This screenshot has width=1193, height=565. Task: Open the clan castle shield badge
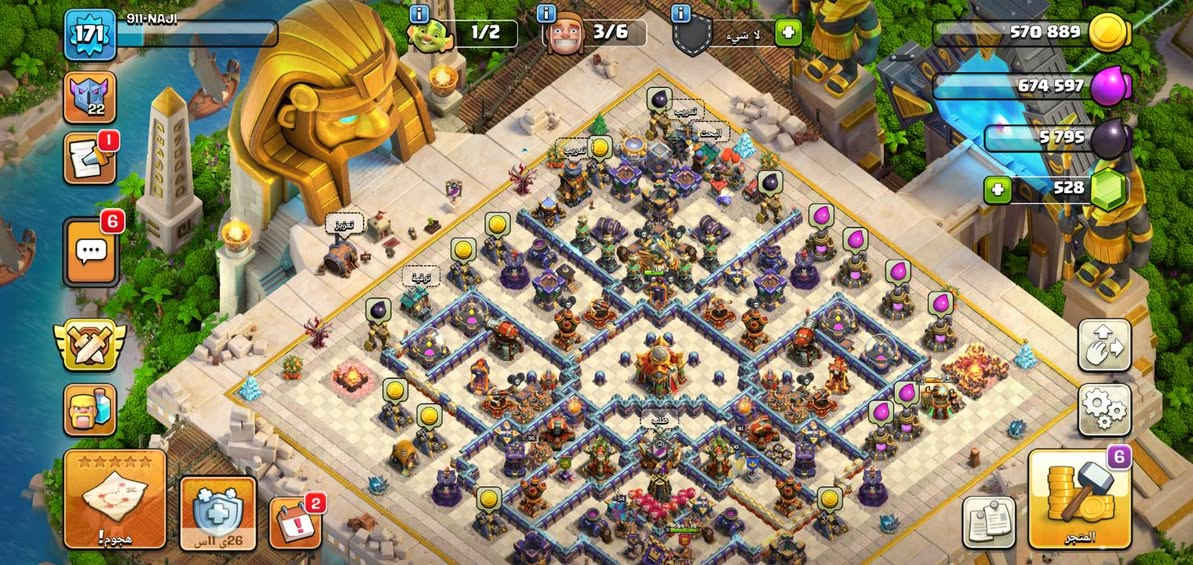pos(90,97)
